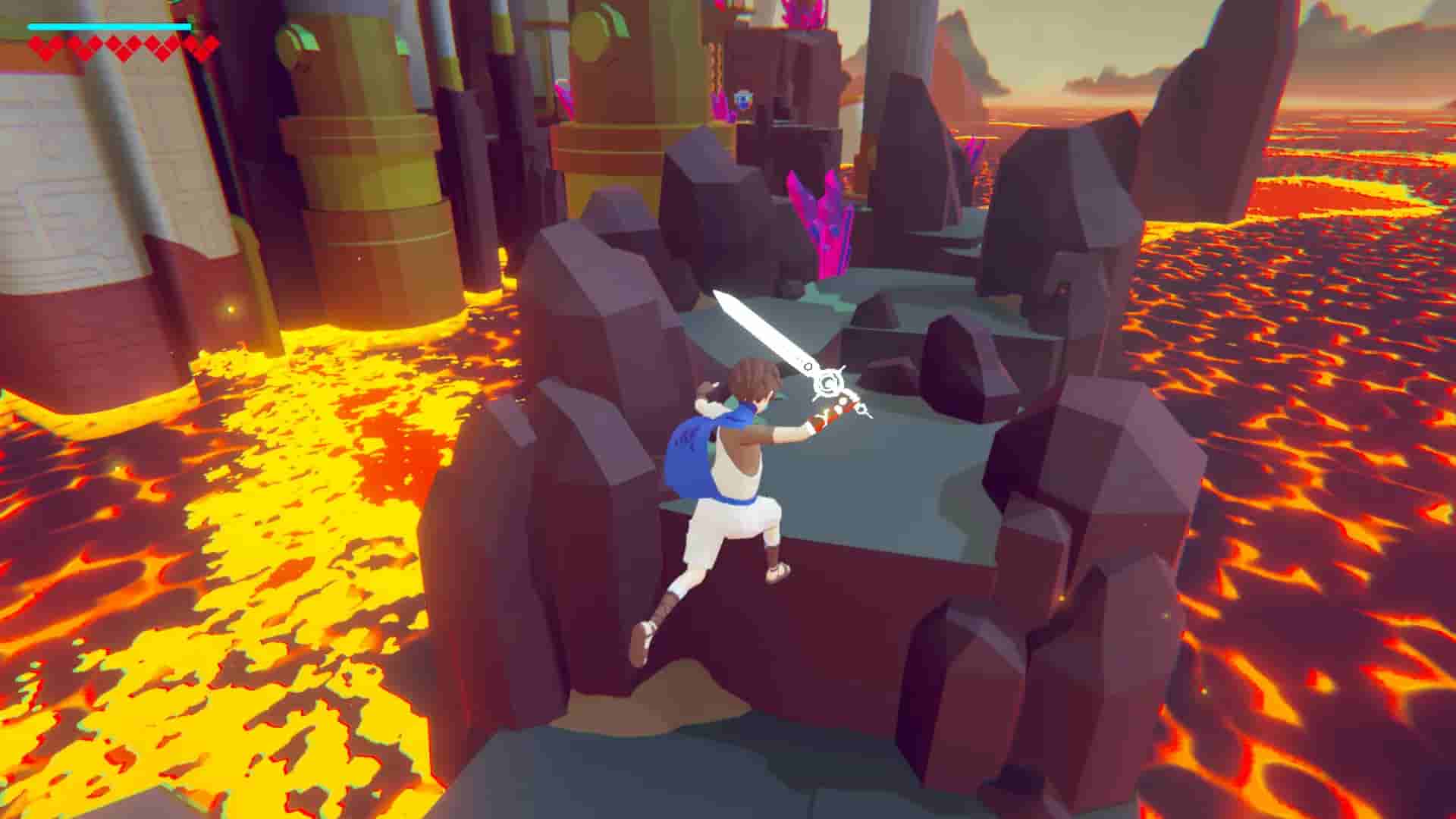Viewport: 1456px width, 819px height.
Task: Select the last red heart on the HUD
Action: tap(199, 47)
